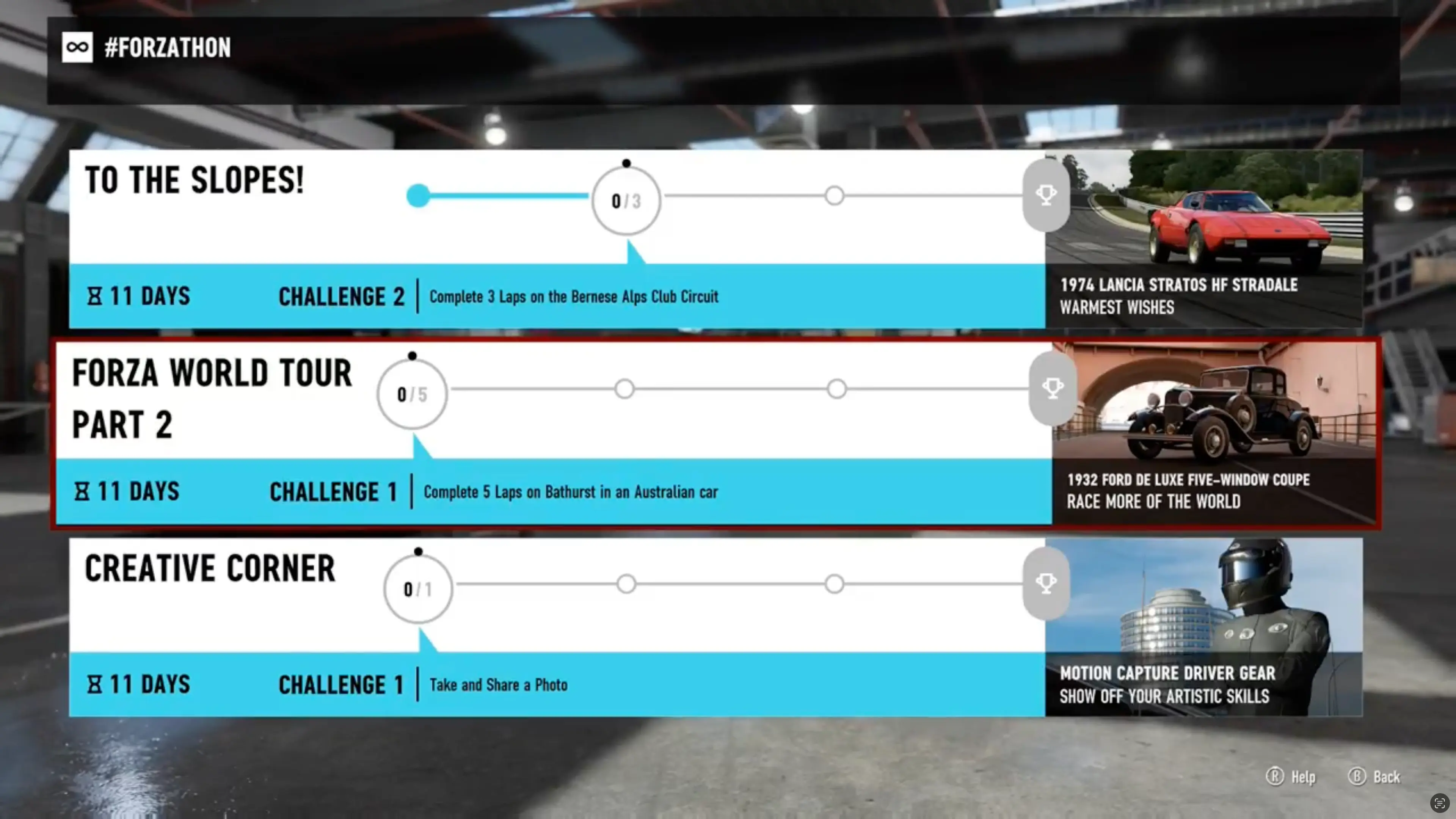Click the hourglass icon beside 11 Days on To The Slopes!

pyautogui.click(x=95, y=296)
